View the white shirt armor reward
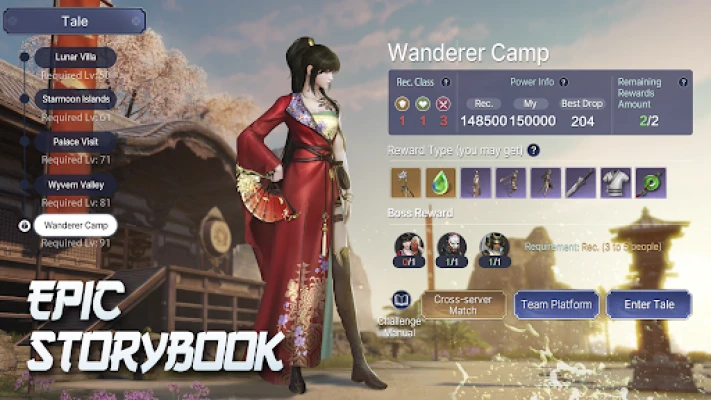The width and height of the screenshot is (711, 400). pyautogui.click(x=615, y=182)
